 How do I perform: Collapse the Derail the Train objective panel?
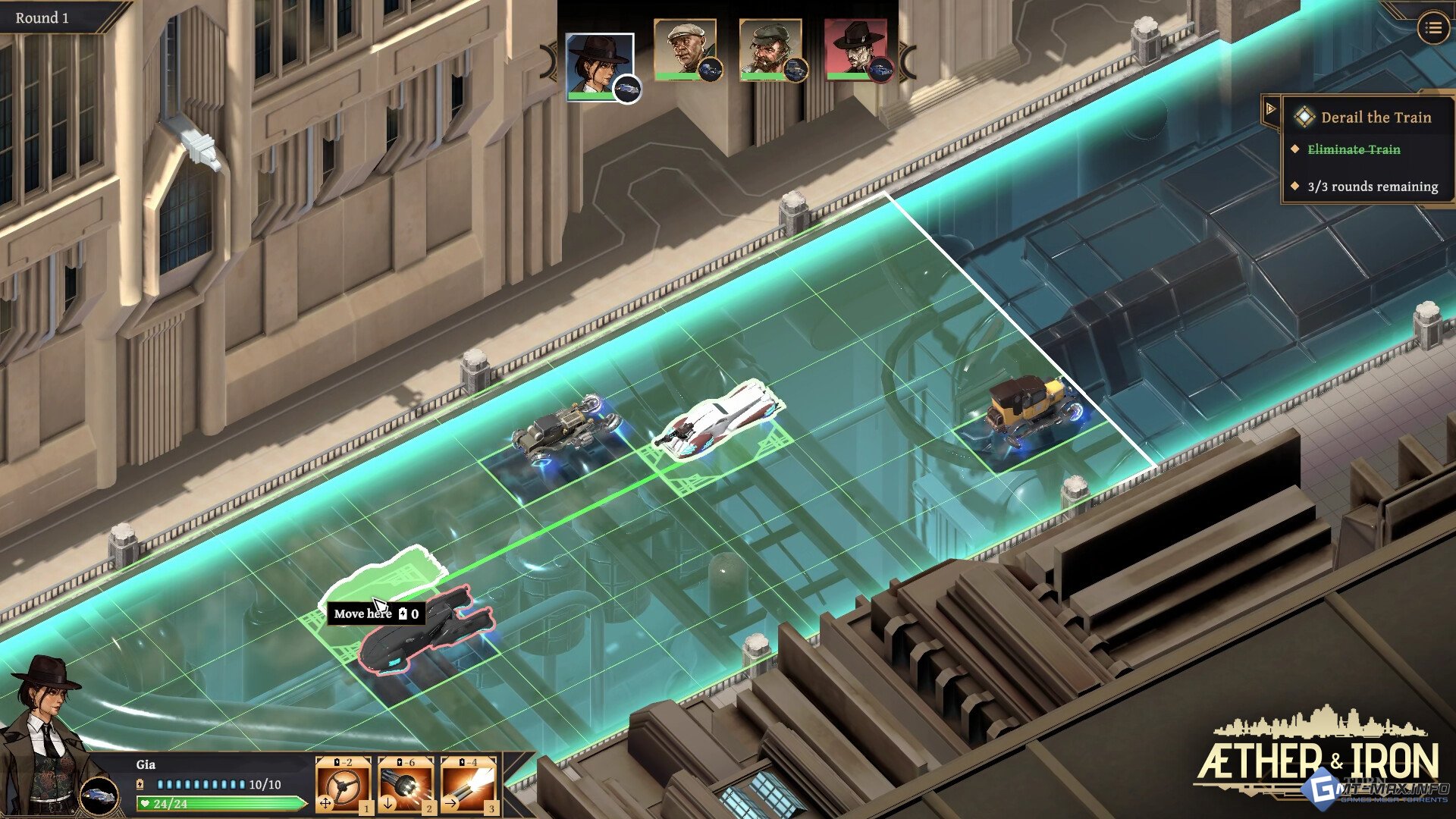[x=1270, y=109]
